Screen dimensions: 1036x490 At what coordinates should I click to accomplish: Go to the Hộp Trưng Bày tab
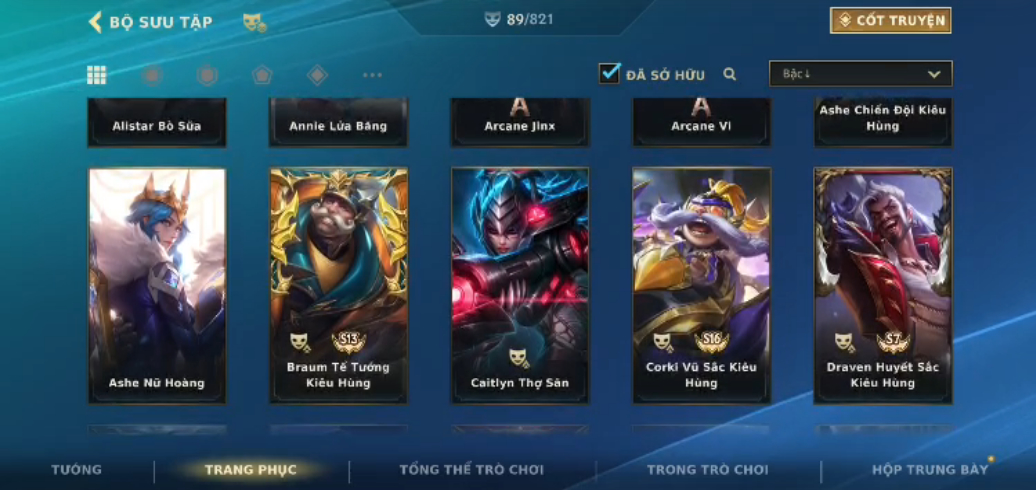coord(929,470)
